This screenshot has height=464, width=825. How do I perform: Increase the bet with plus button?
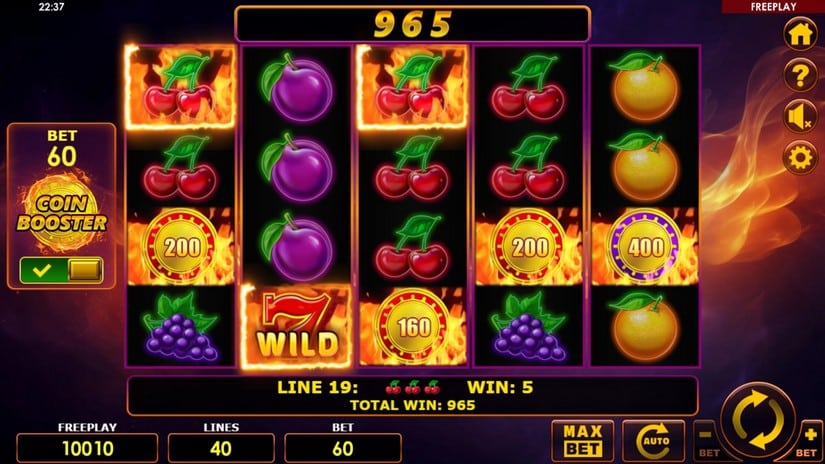809,438
